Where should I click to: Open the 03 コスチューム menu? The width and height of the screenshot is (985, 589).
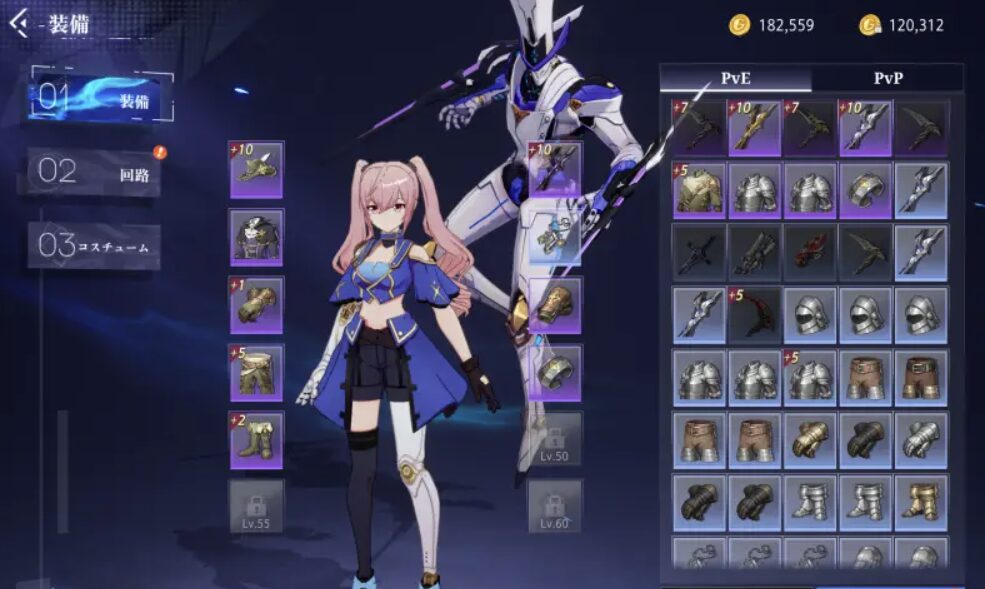94,245
